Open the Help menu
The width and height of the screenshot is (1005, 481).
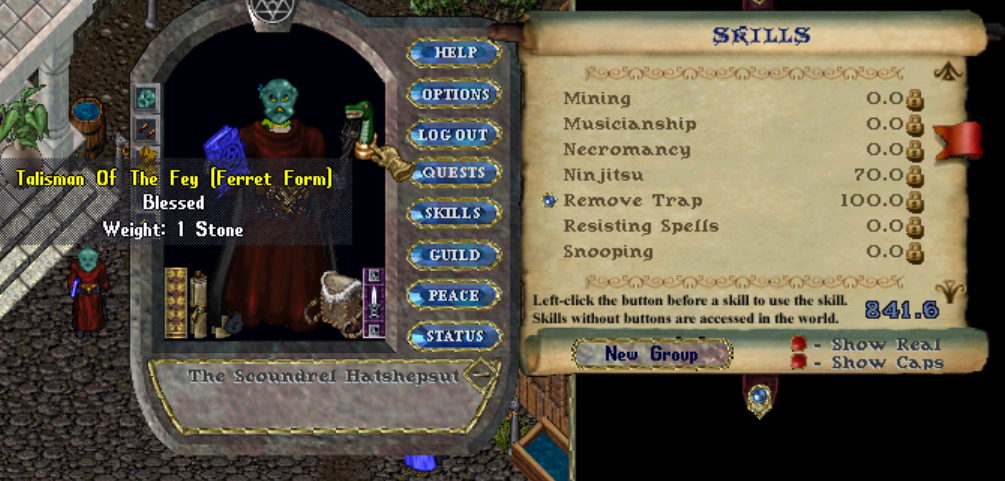[x=453, y=52]
